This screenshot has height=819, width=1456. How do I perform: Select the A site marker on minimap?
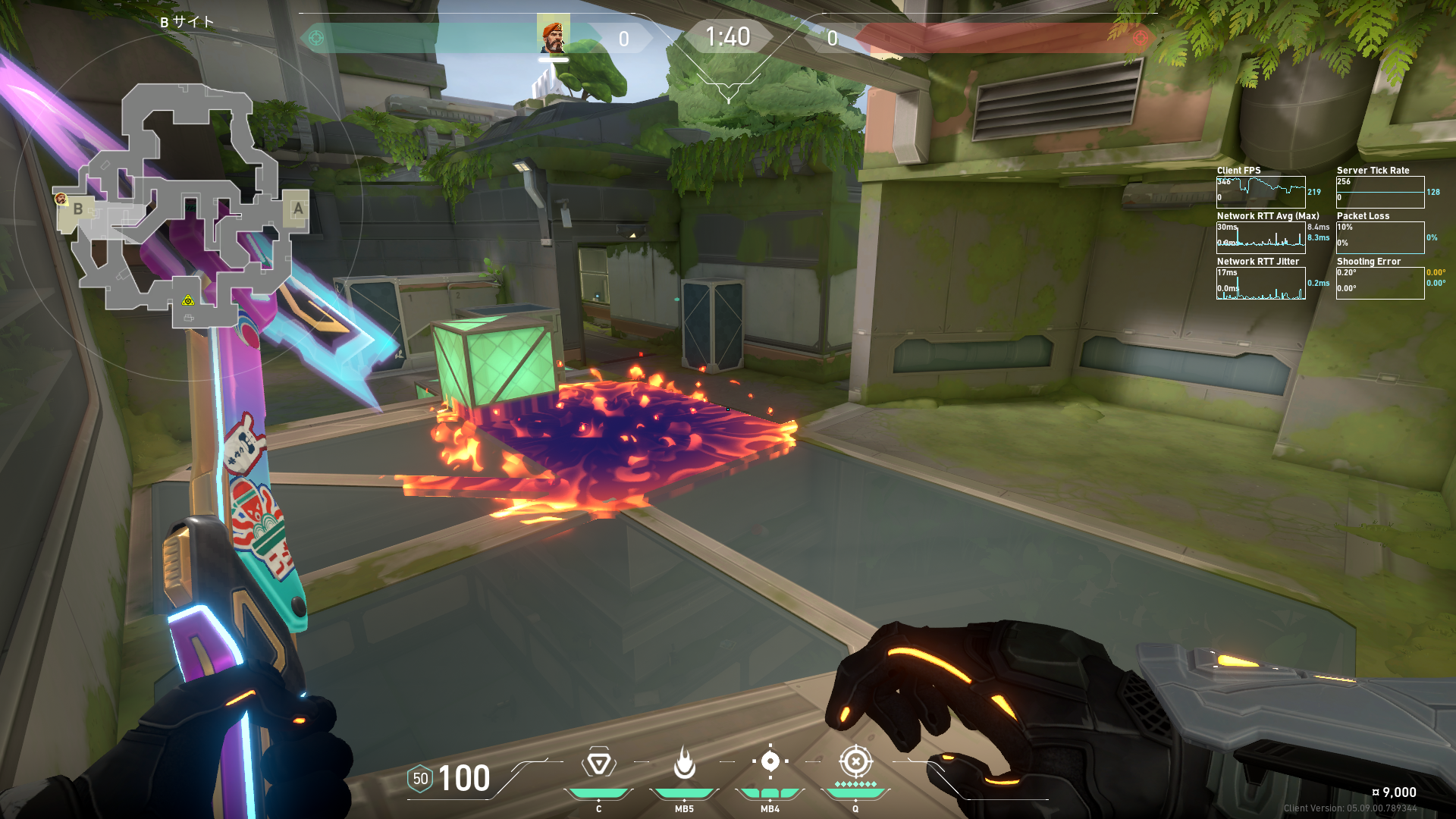coord(298,209)
